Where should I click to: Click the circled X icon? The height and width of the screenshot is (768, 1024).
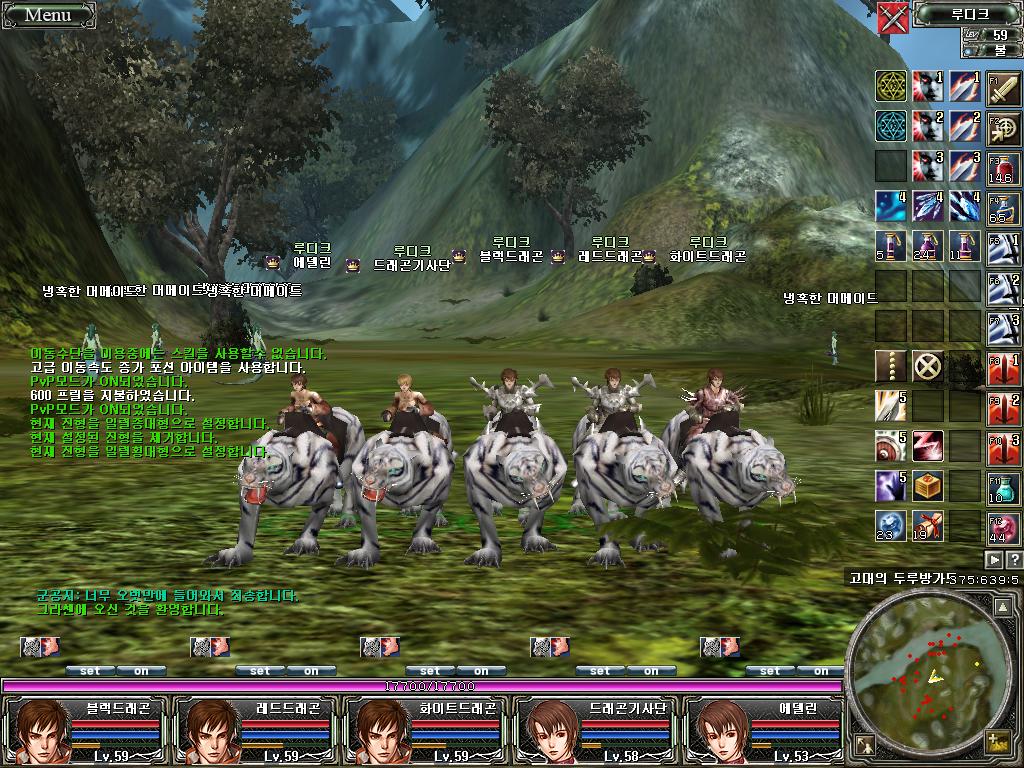(x=929, y=366)
